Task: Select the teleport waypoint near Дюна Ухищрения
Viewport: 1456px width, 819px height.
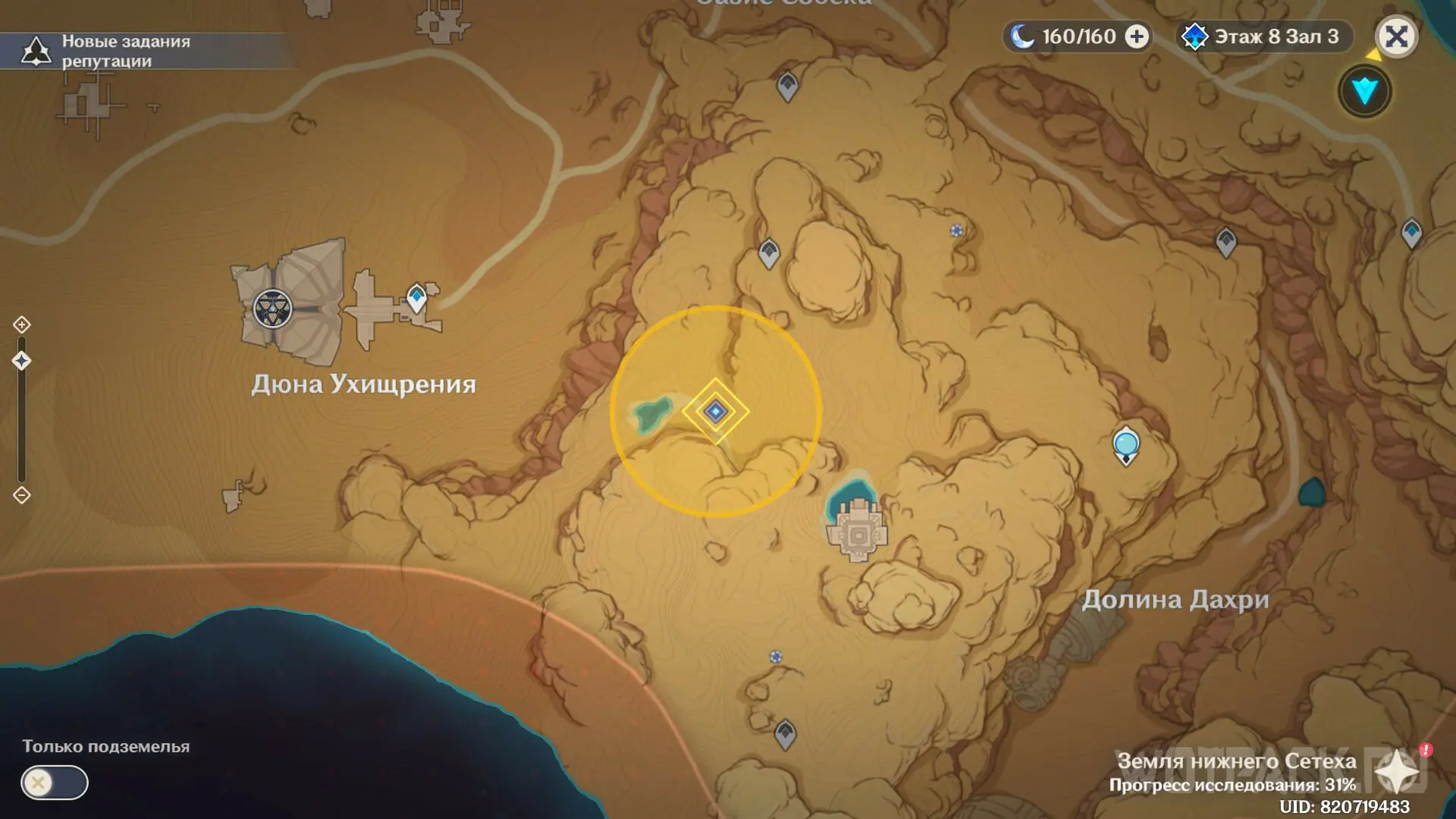Action: point(416,297)
